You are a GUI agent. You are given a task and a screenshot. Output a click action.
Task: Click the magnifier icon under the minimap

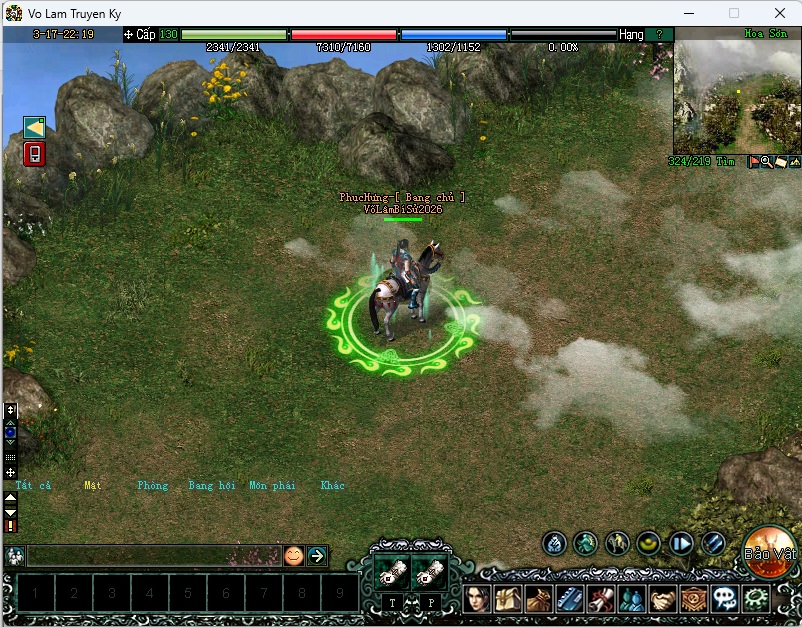(x=766, y=162)
